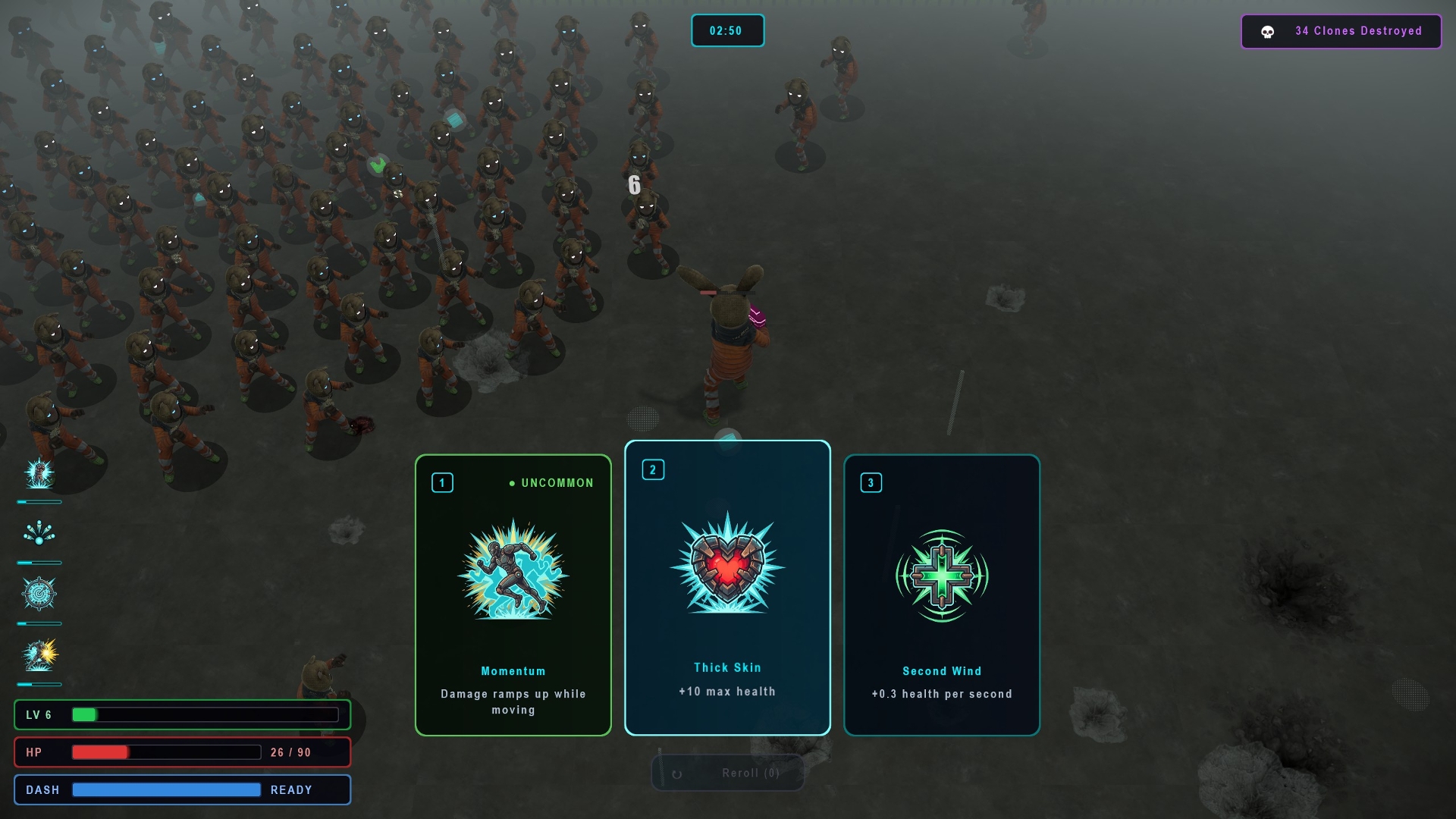The height and width of the screenshot is (819, 1456).
Task: Choose the Momentum upgrade card
Action: 513,595
